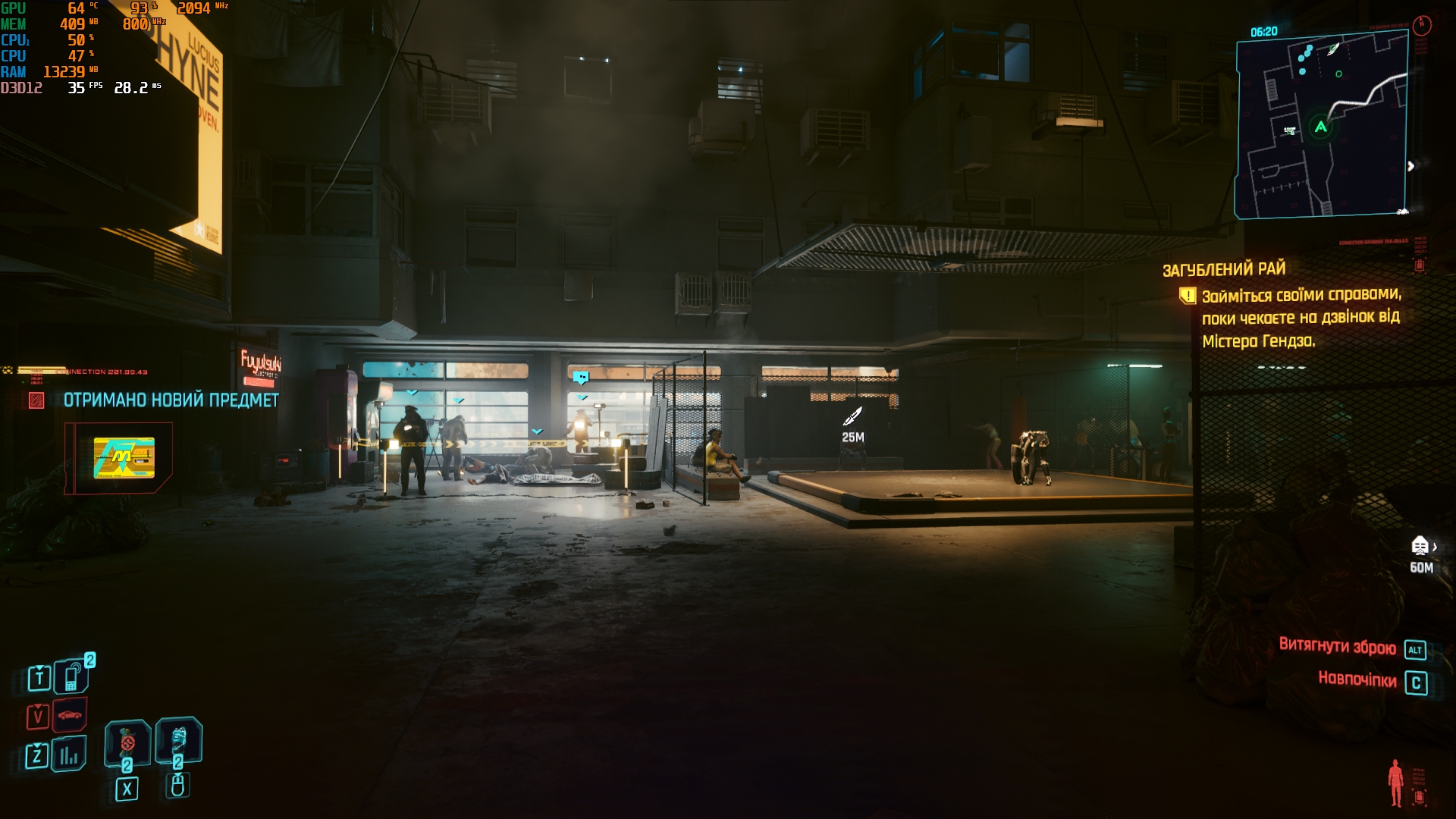The height and width of the screenshot is (819, 1456).
Task: Click the knife marker on the minimap
Action: [x=1332, y=50]
